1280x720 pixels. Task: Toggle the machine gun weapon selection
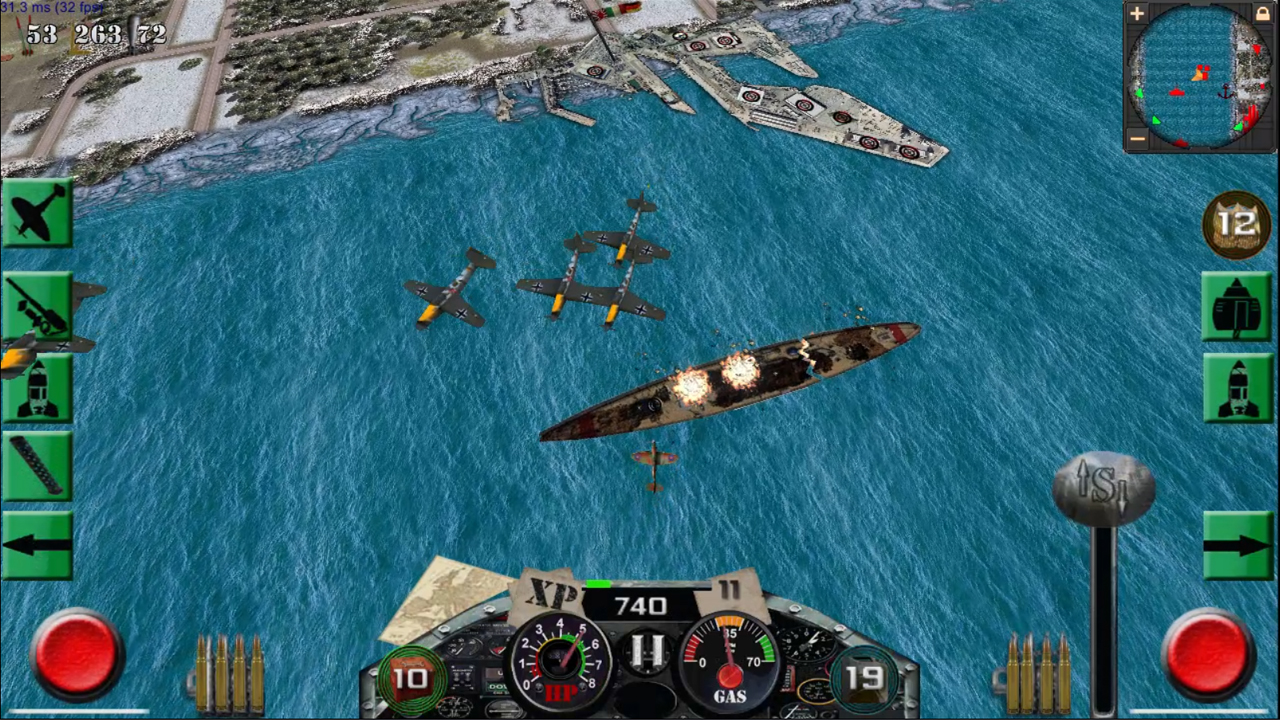click(x=38, y=305)
